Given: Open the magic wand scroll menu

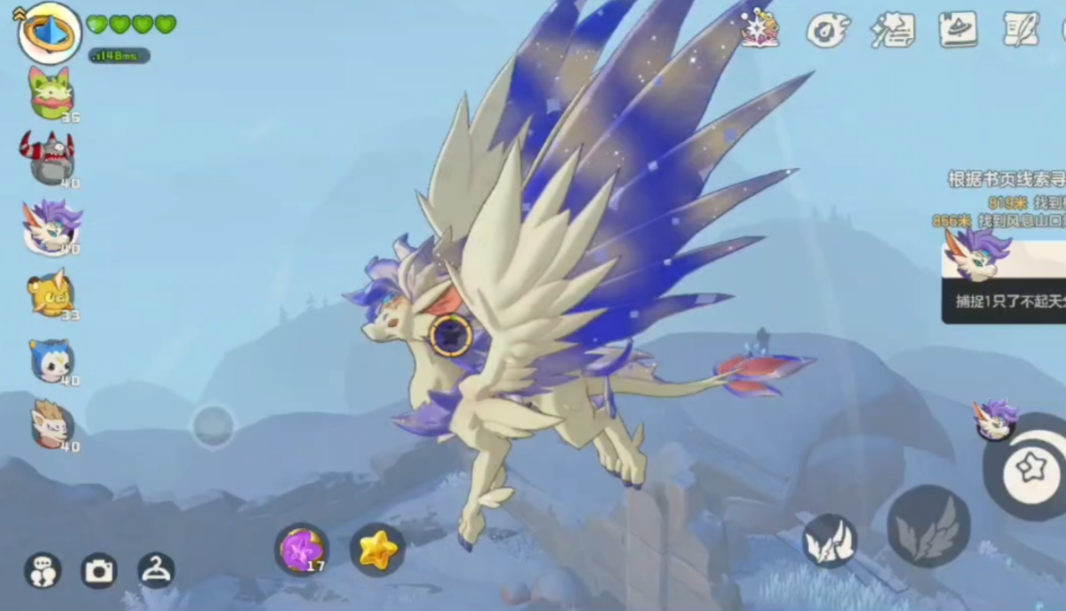Looking at the screenshot, I should (892, 29).
